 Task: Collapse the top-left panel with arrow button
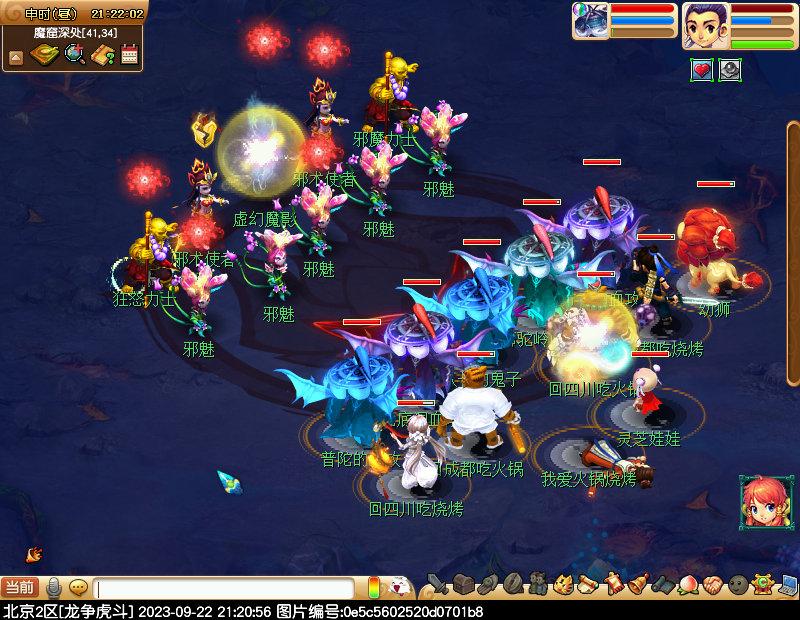(x=16, y=56)
